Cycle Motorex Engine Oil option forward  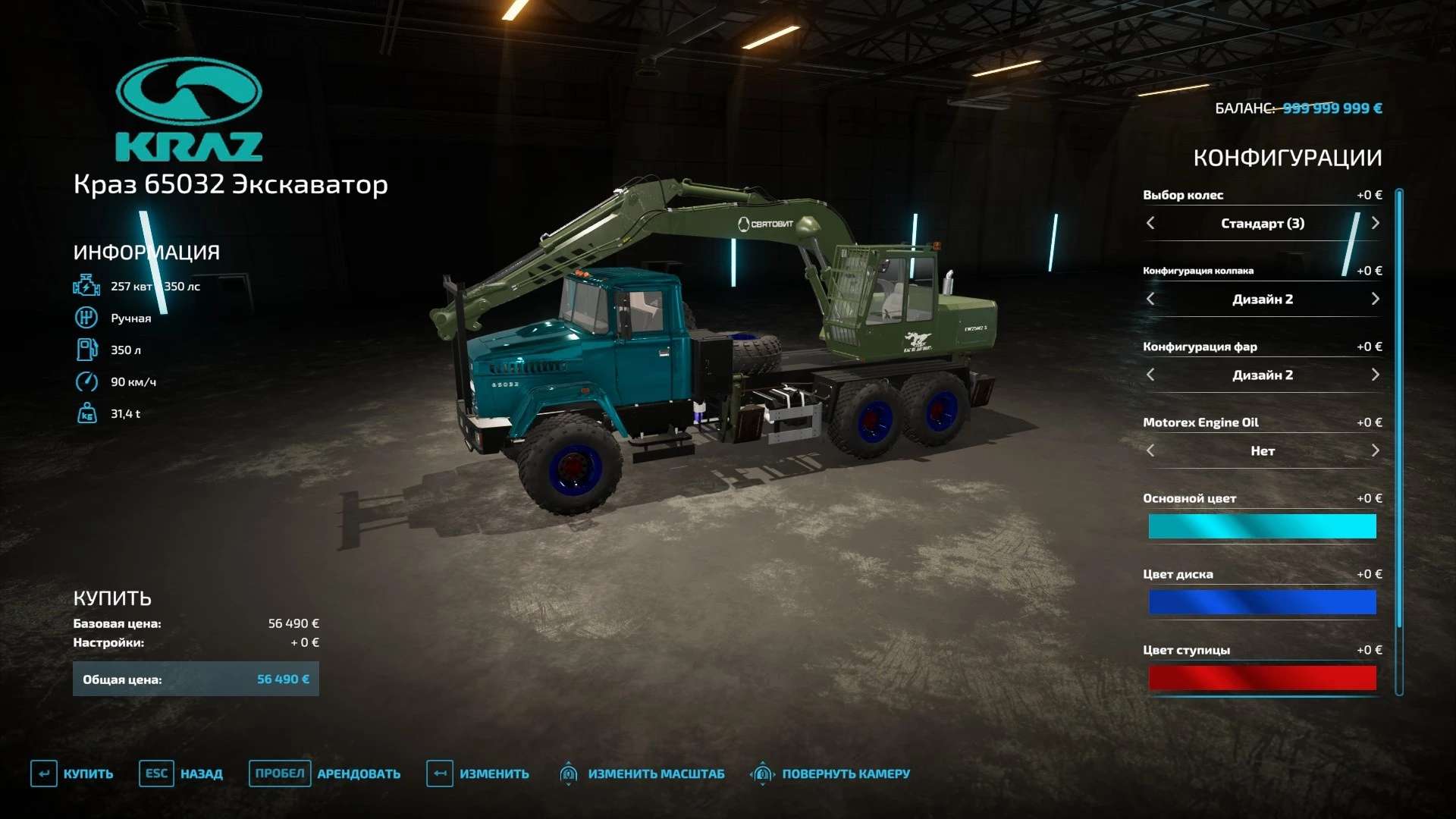(1375, 450)
